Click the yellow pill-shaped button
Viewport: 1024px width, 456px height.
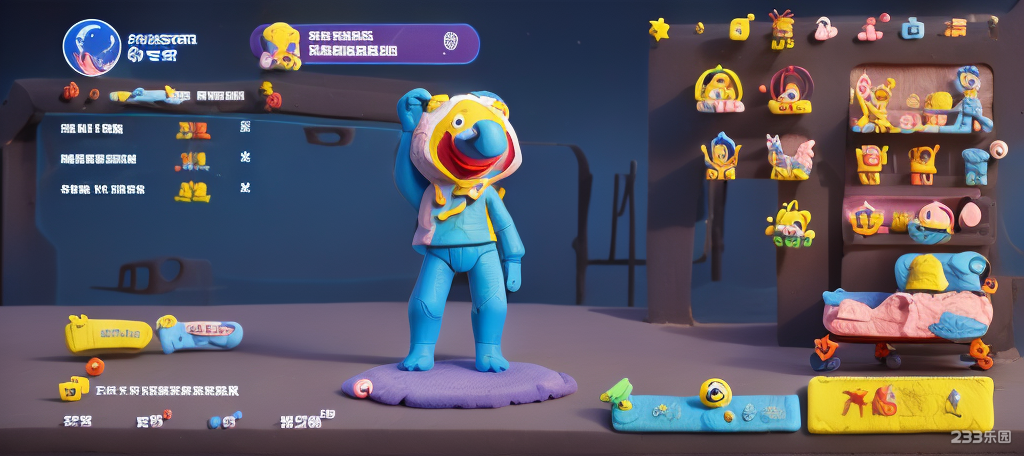click(108, 333)
